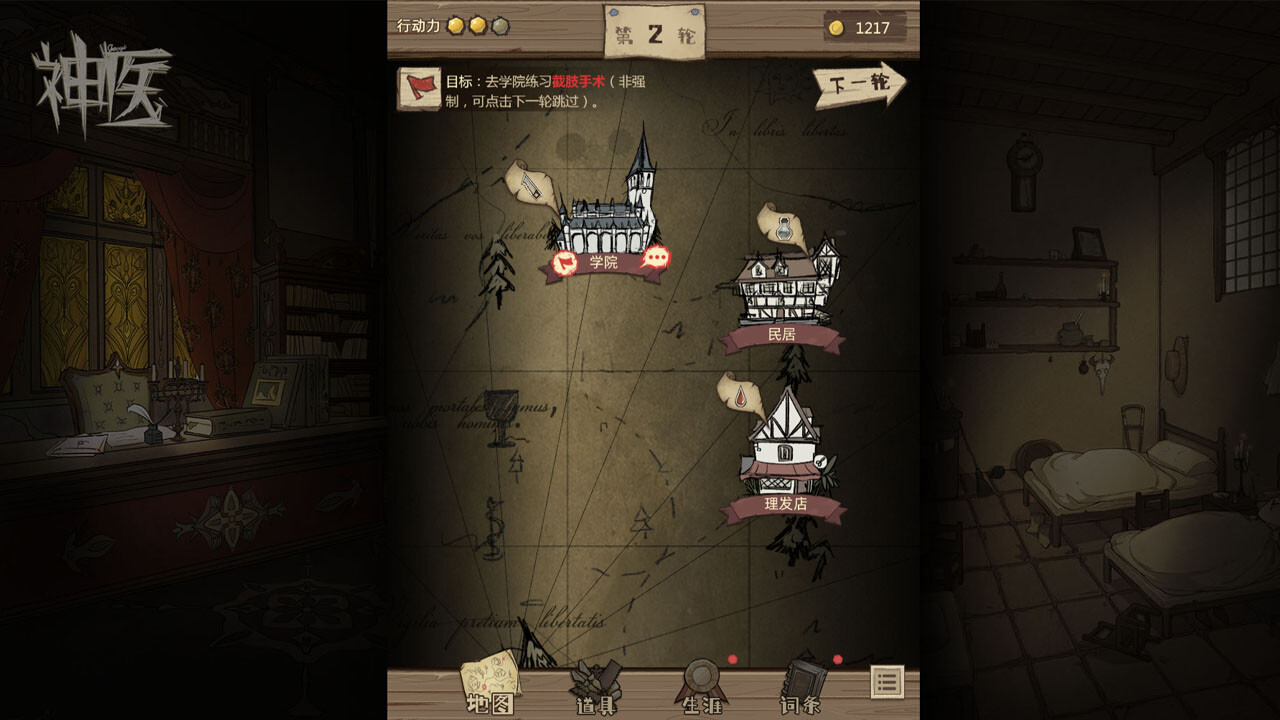Image resolution: width=1280 pixels, height=720 pixels.
Task: Open the list menu icon
Action: click(x=887, y=682)
